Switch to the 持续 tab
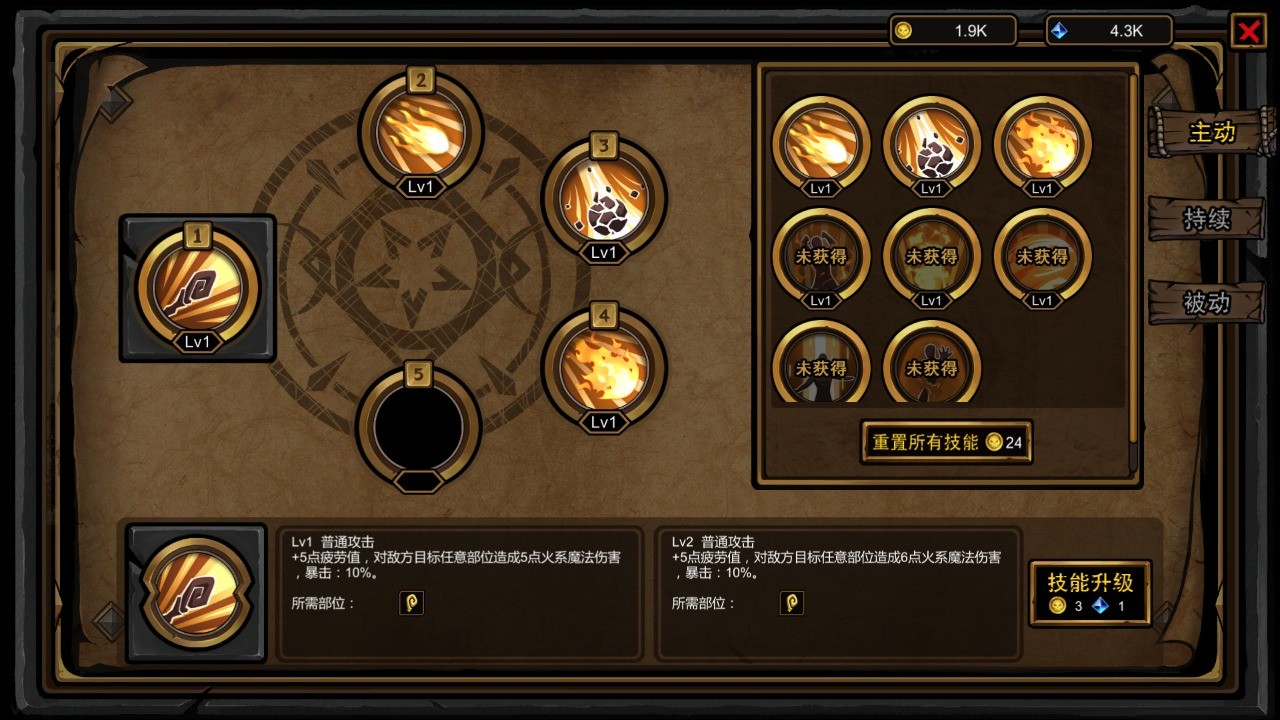The width and height of the screenshot is (1280, 720). coord(1207,219)
